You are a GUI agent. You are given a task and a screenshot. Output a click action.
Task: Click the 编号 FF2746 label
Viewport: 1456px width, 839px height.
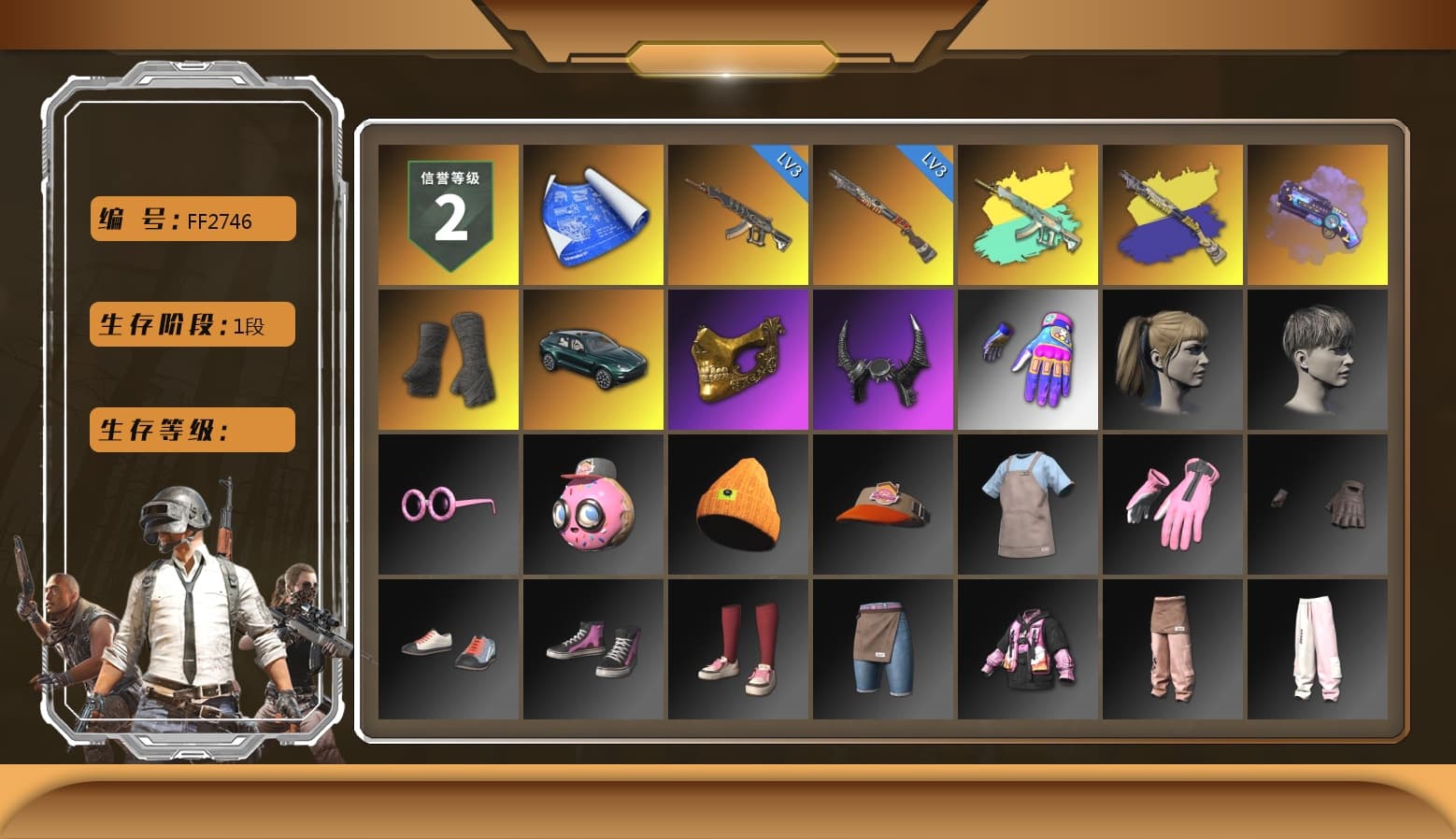click(x=192, y=219)
